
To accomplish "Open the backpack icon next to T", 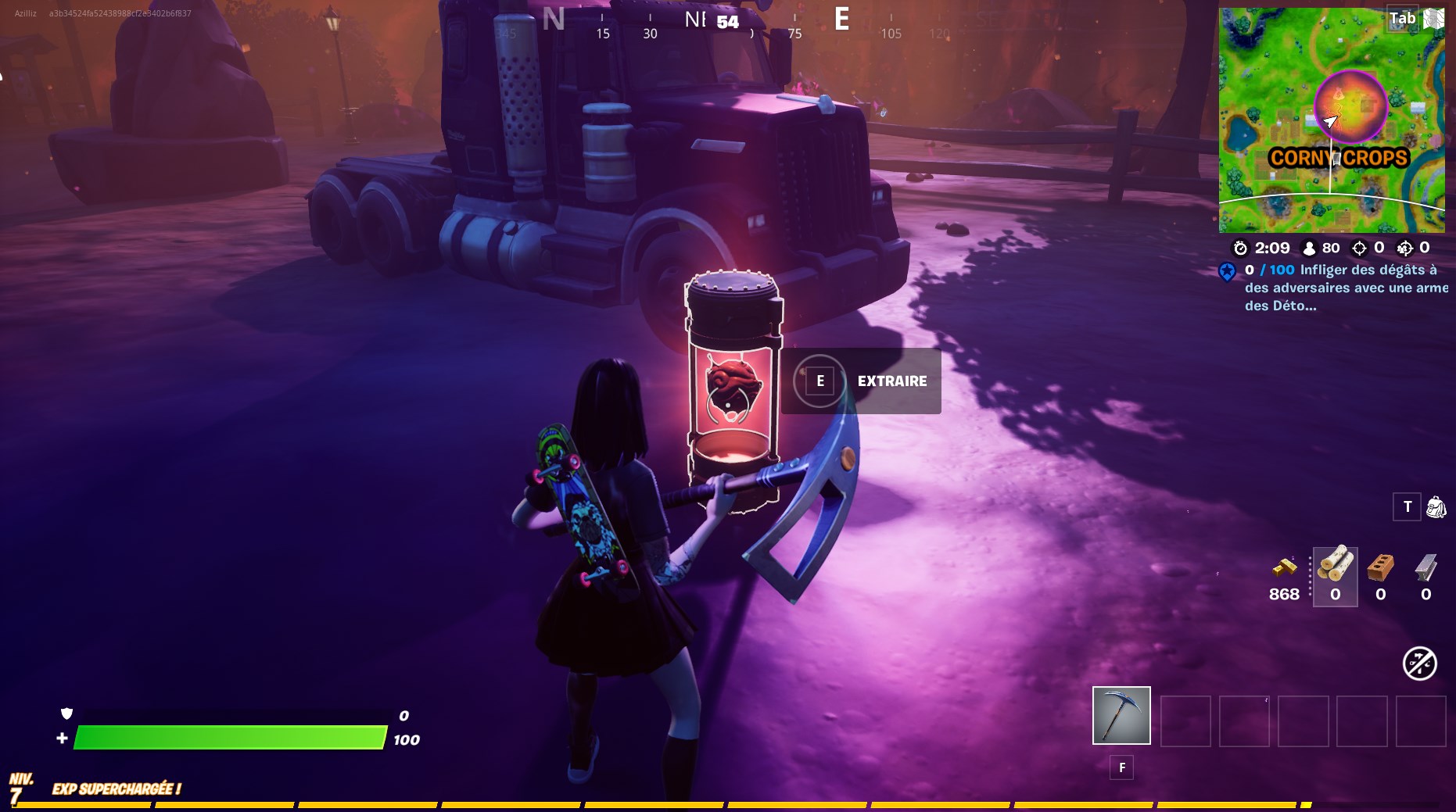I will [1438, 507].
